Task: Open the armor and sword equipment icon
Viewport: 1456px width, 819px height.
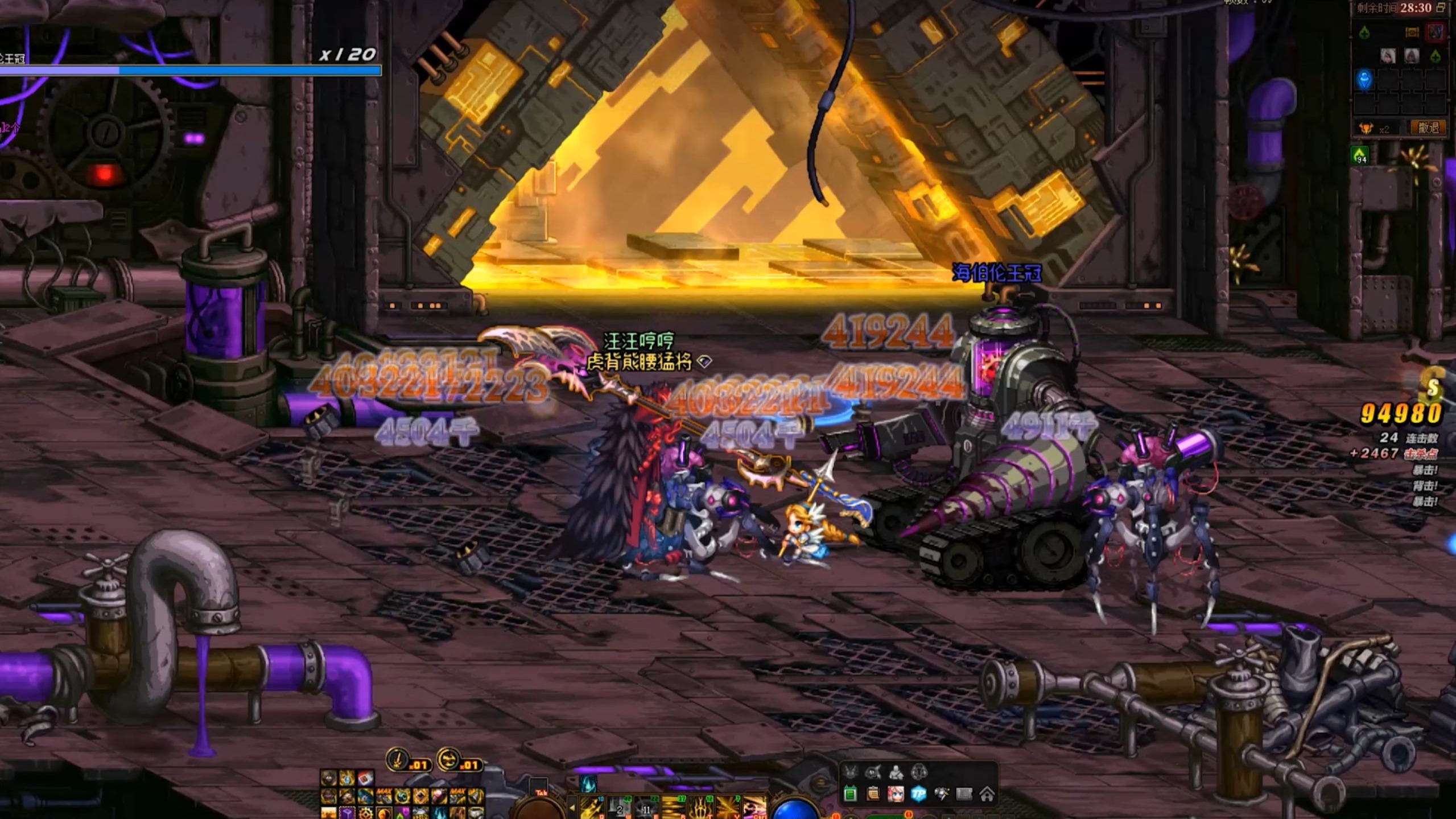Action: click(941, 794)
